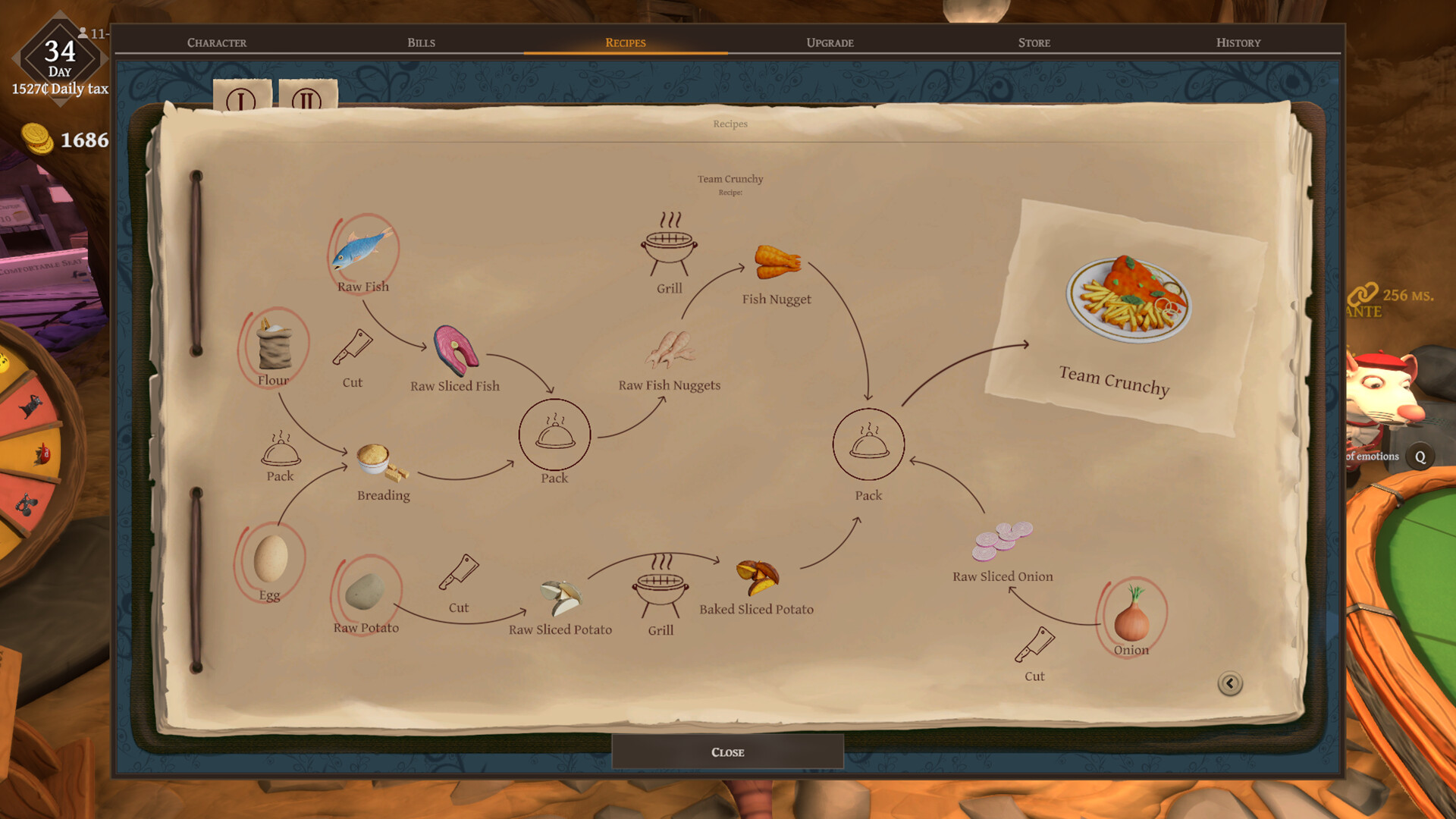The height and width of the screenshot is (819, 1456).
Task: Select the Recipes tab
Action: tap(625, 42)
